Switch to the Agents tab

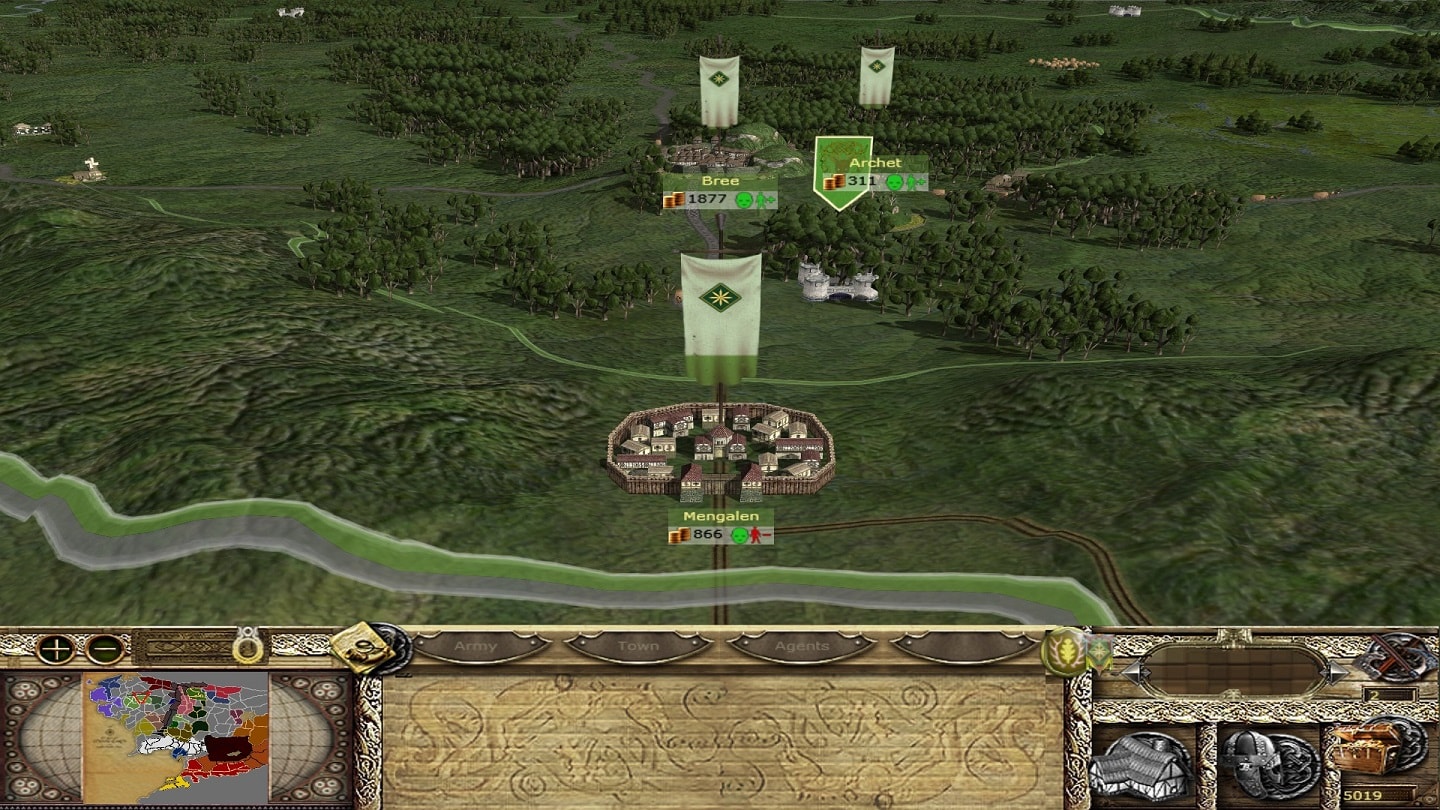click(x=802, y=647)
